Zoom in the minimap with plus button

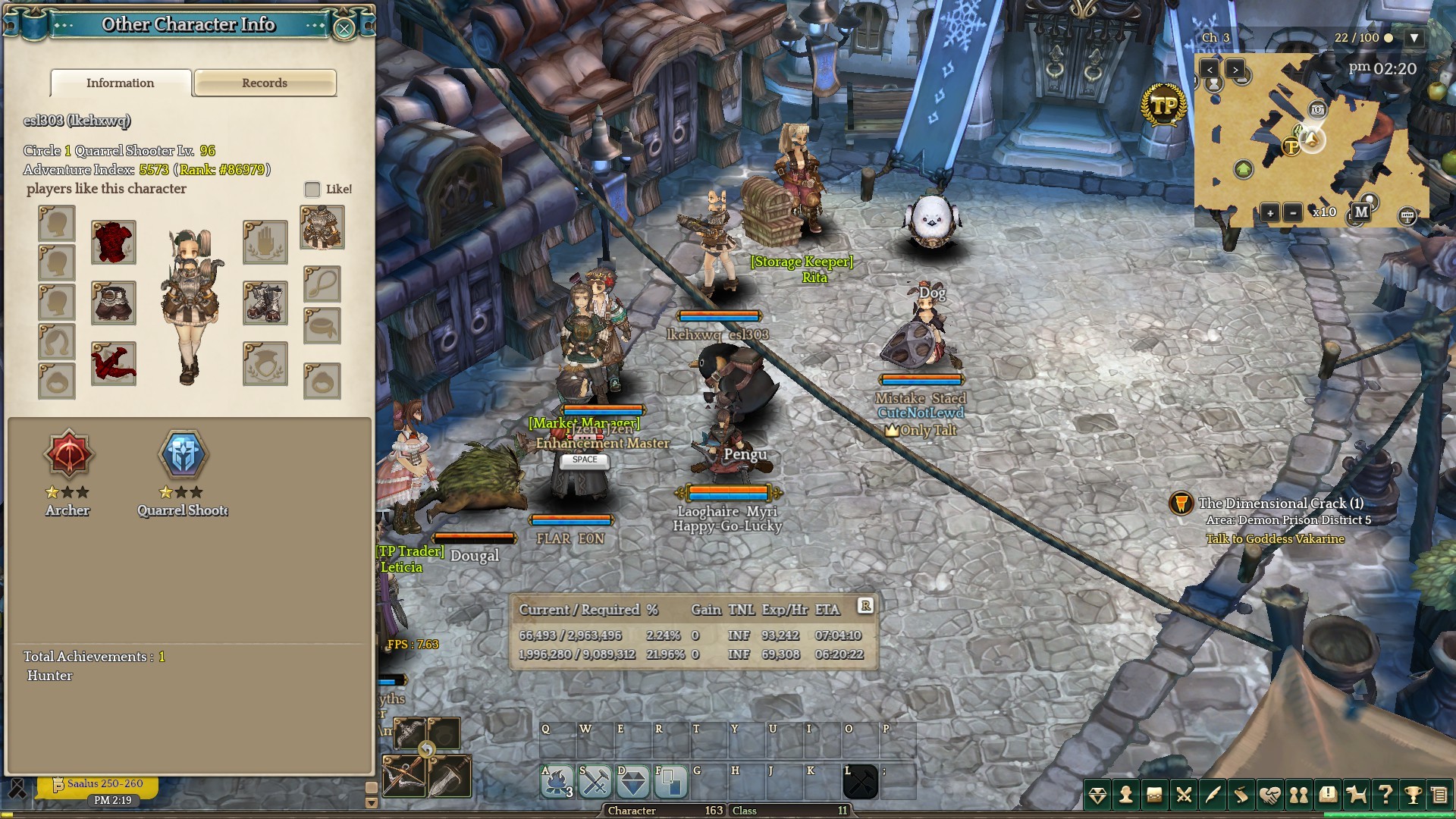1269,213
